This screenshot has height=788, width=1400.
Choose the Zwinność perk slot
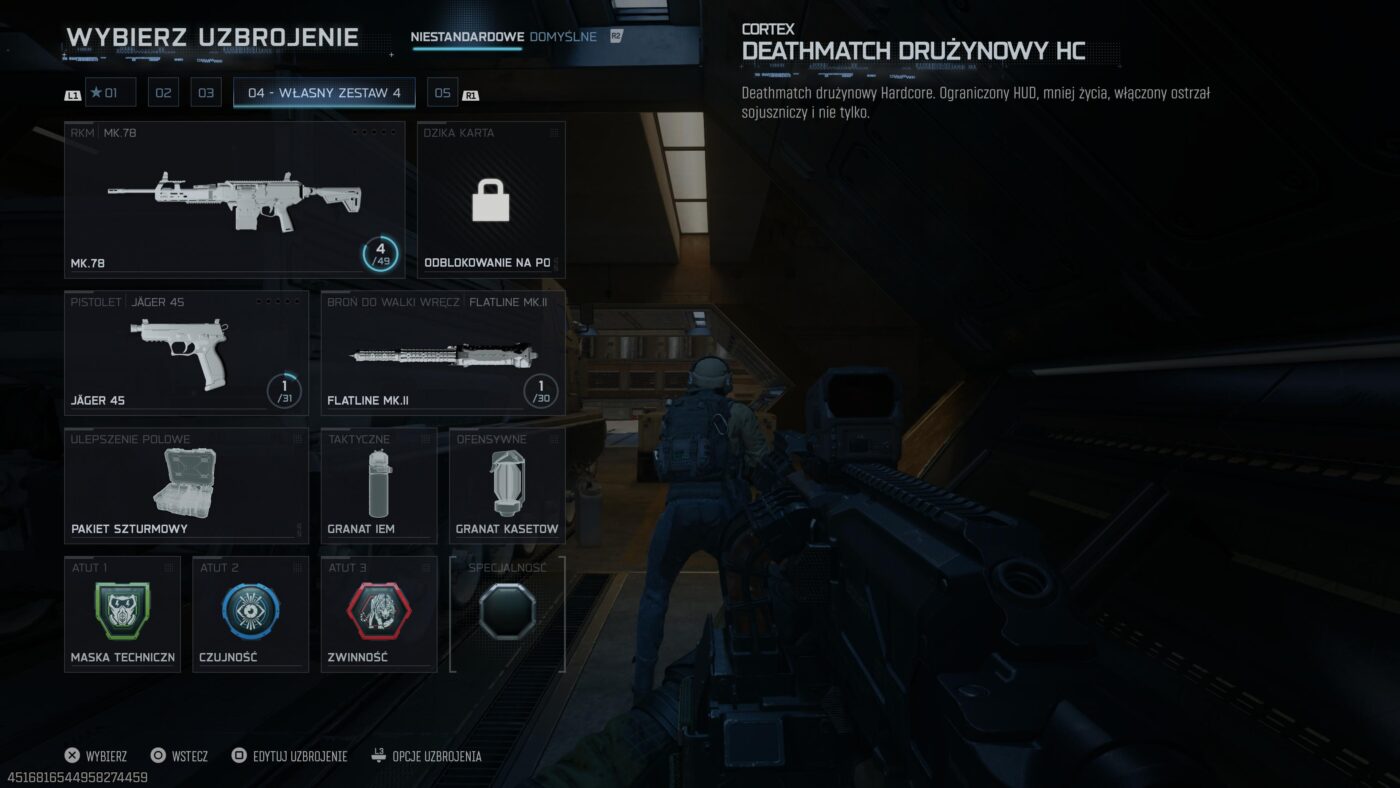pyautogui.click(x=378, y=614)
